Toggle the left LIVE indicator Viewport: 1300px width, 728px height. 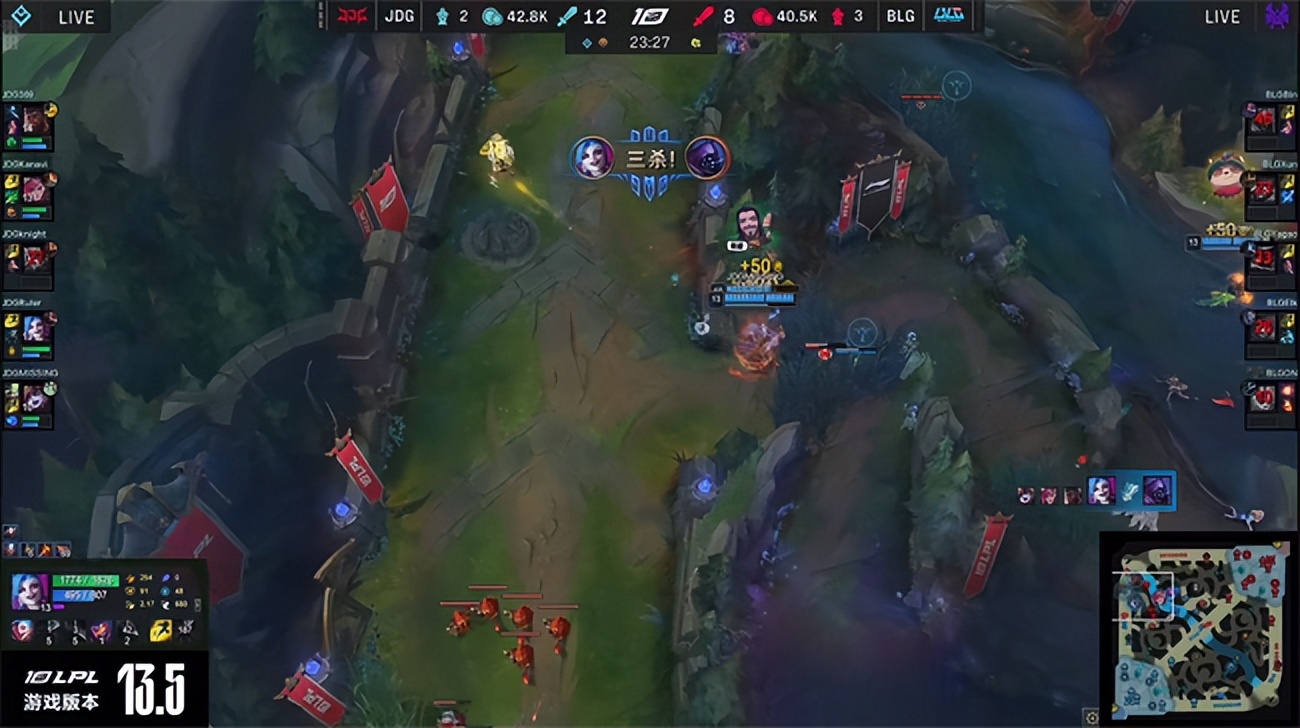[75, 16]
